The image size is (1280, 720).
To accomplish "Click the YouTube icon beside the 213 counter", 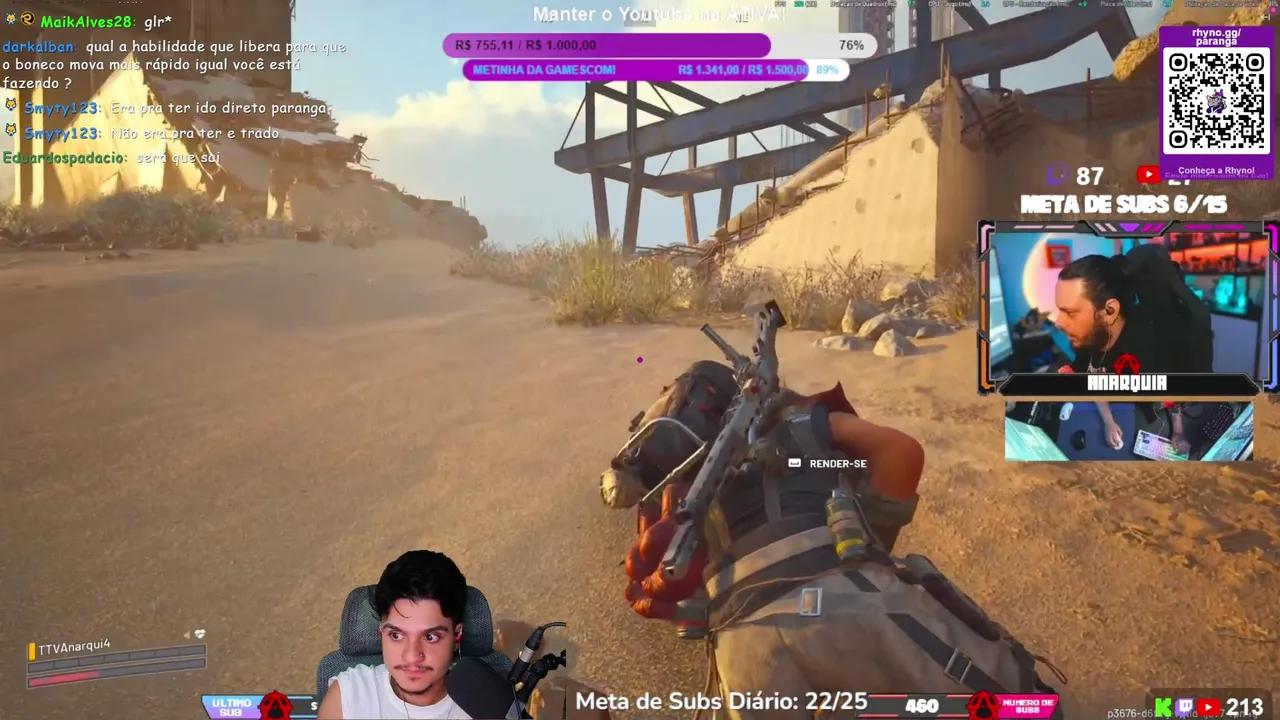I will 1208,706.
